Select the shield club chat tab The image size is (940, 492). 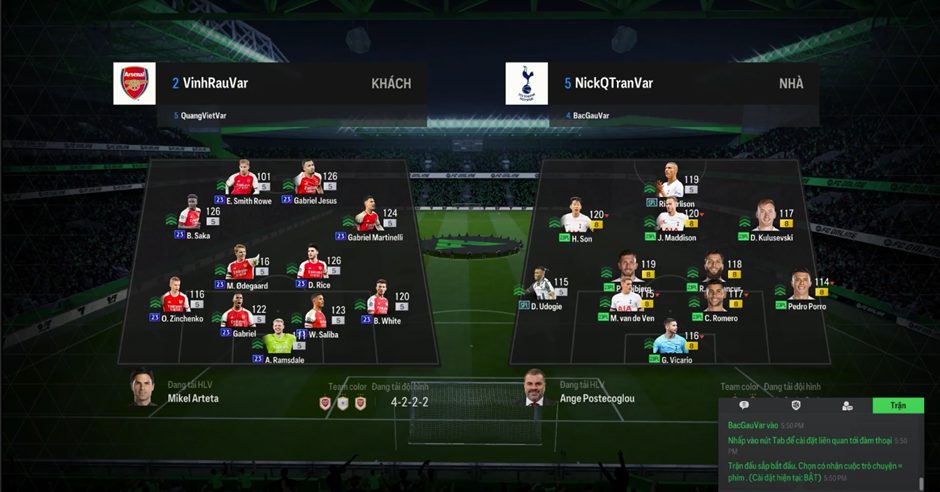click(796, 405)
